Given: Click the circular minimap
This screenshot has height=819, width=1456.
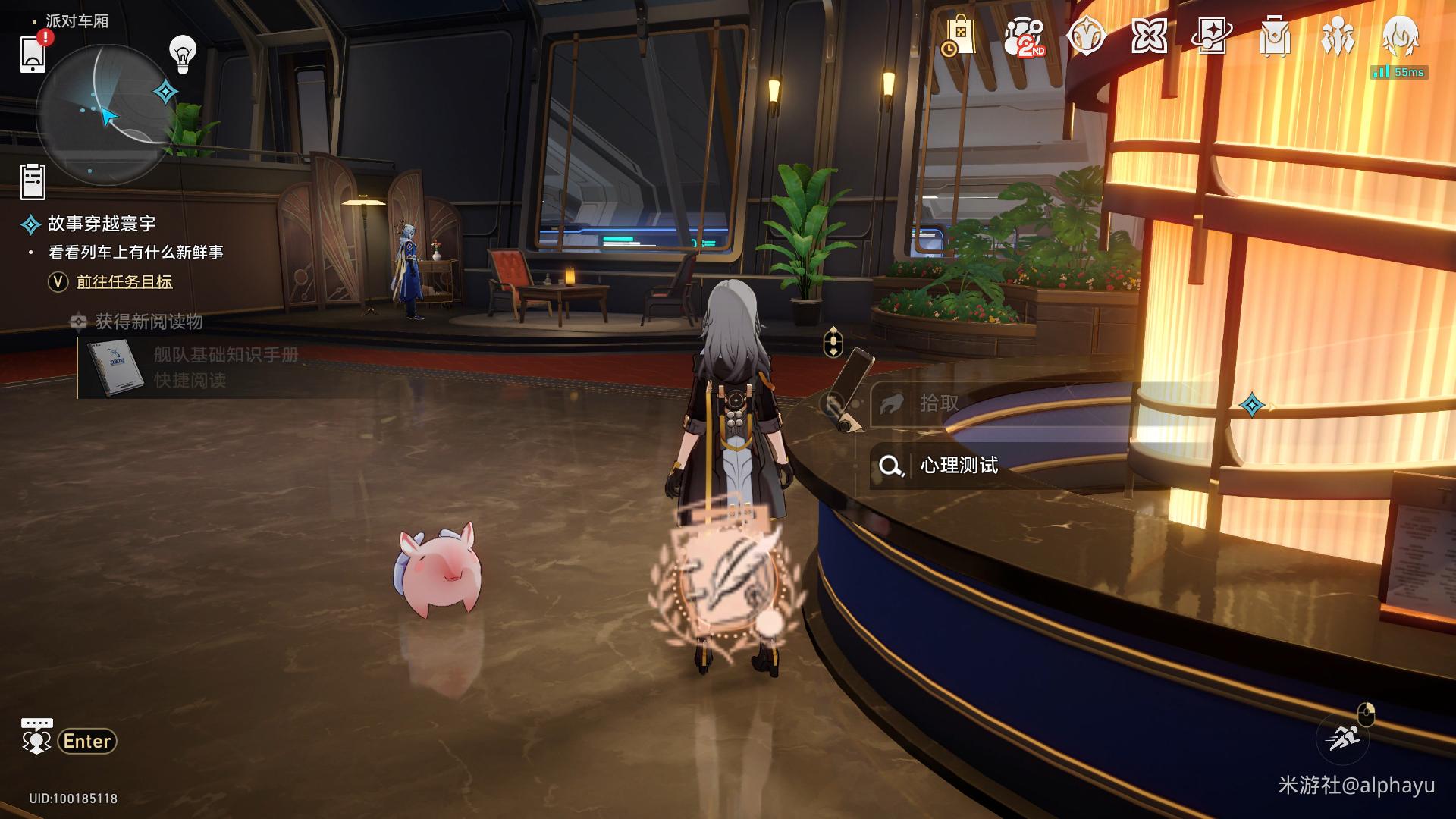Looking at the screenshot, I should (102, 114).
